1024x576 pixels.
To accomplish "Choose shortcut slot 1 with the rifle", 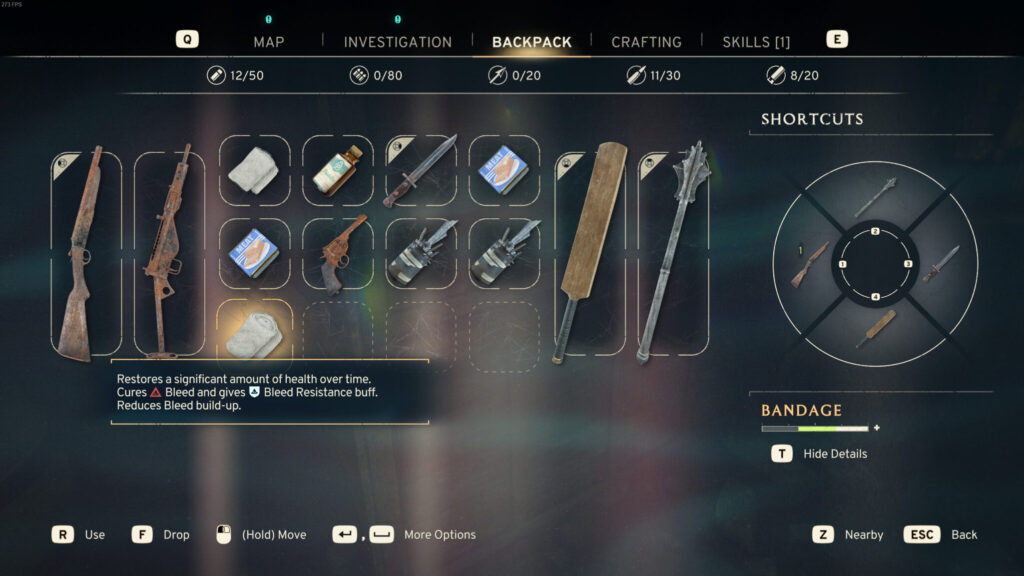I will [x=810, y=264].
